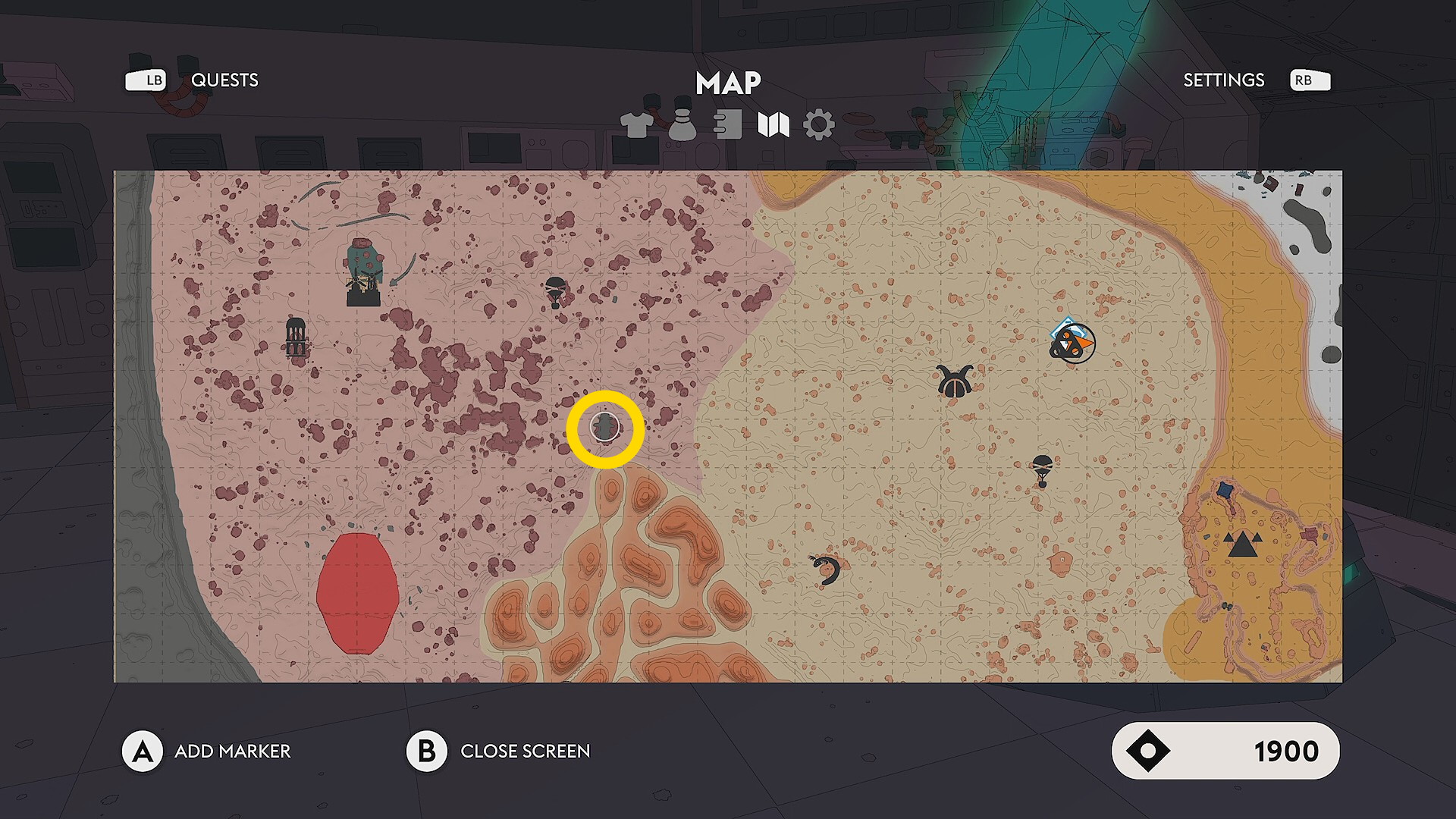The height and width of the screenshot is (819, 1456).
Task: Open the clothing tab with the shirt icon
Action: [637, 124]
